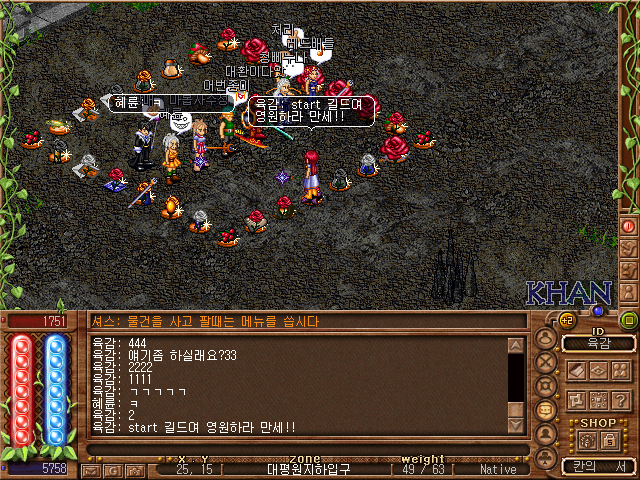Click the Native language mode button
The image size is (640, 480).
point(498,468)
